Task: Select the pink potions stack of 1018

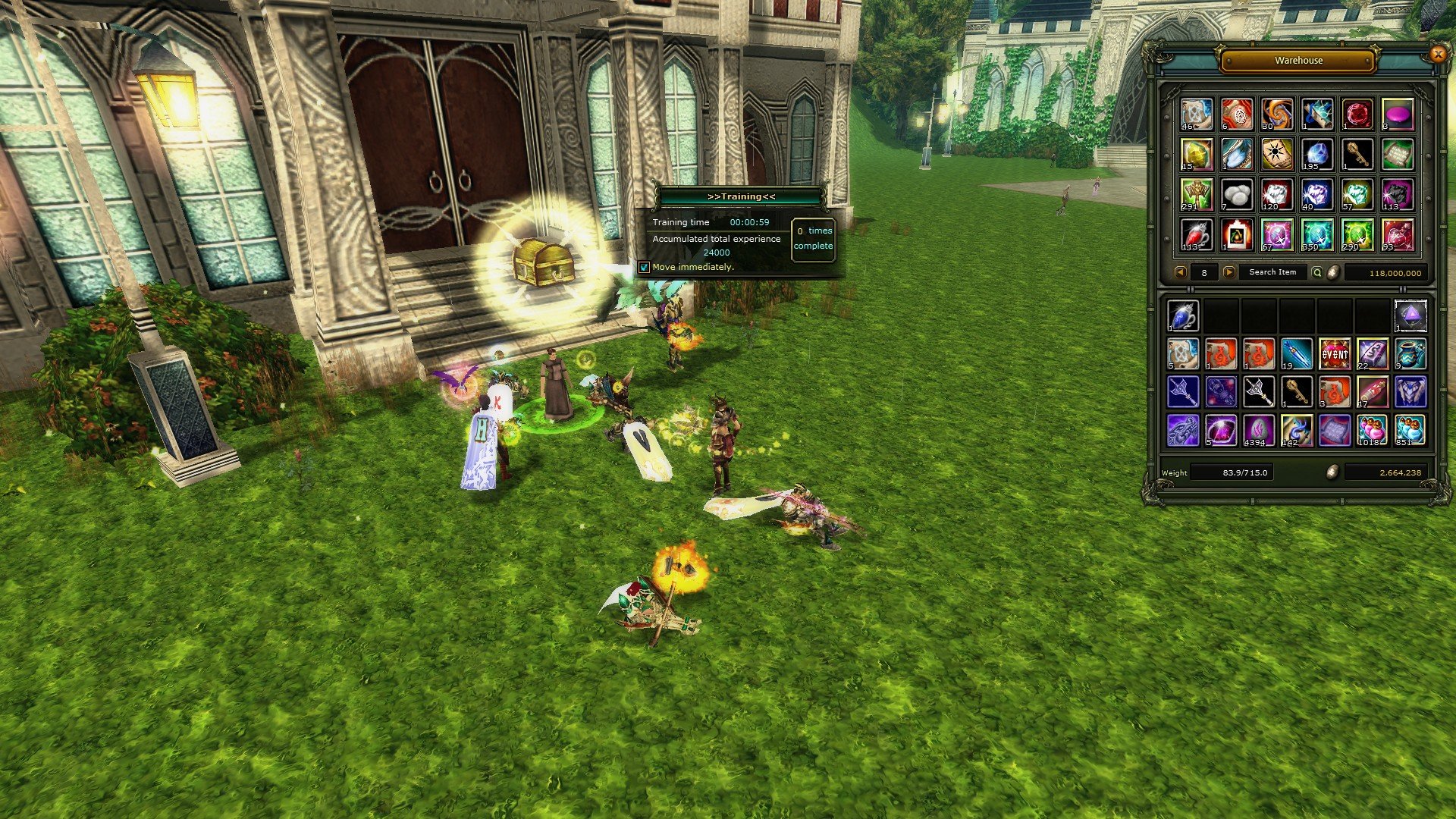Action: (x=1372, y=430)
